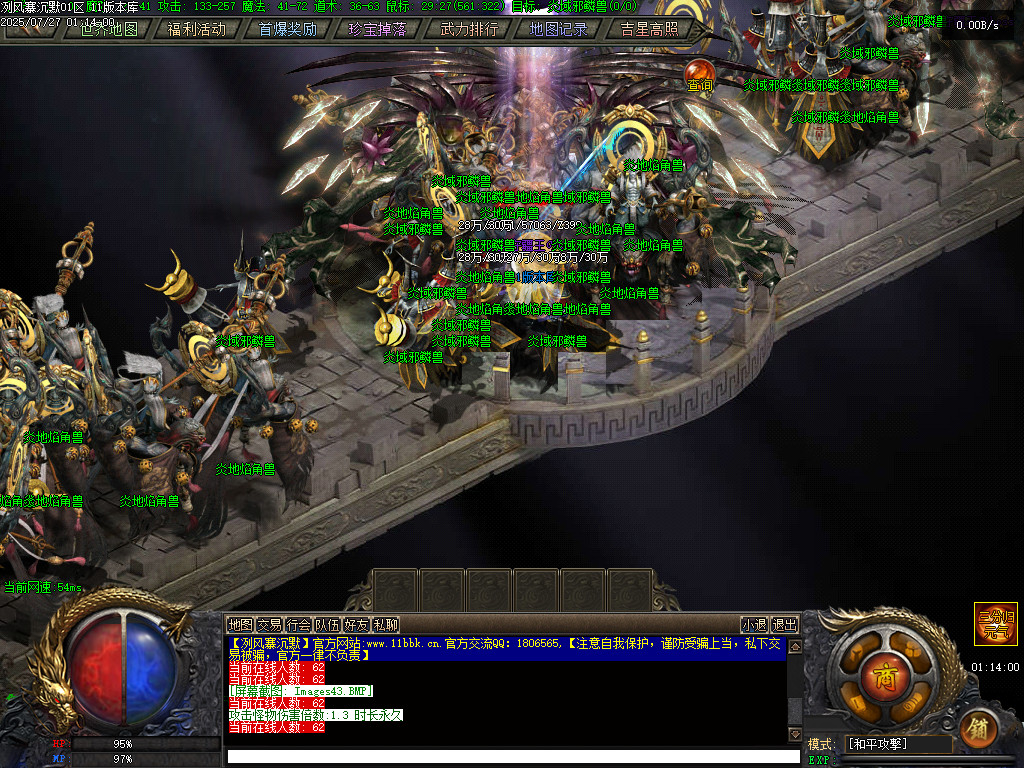
Task: Open the 世界地图 world map menu
Action: click(108, 29)
